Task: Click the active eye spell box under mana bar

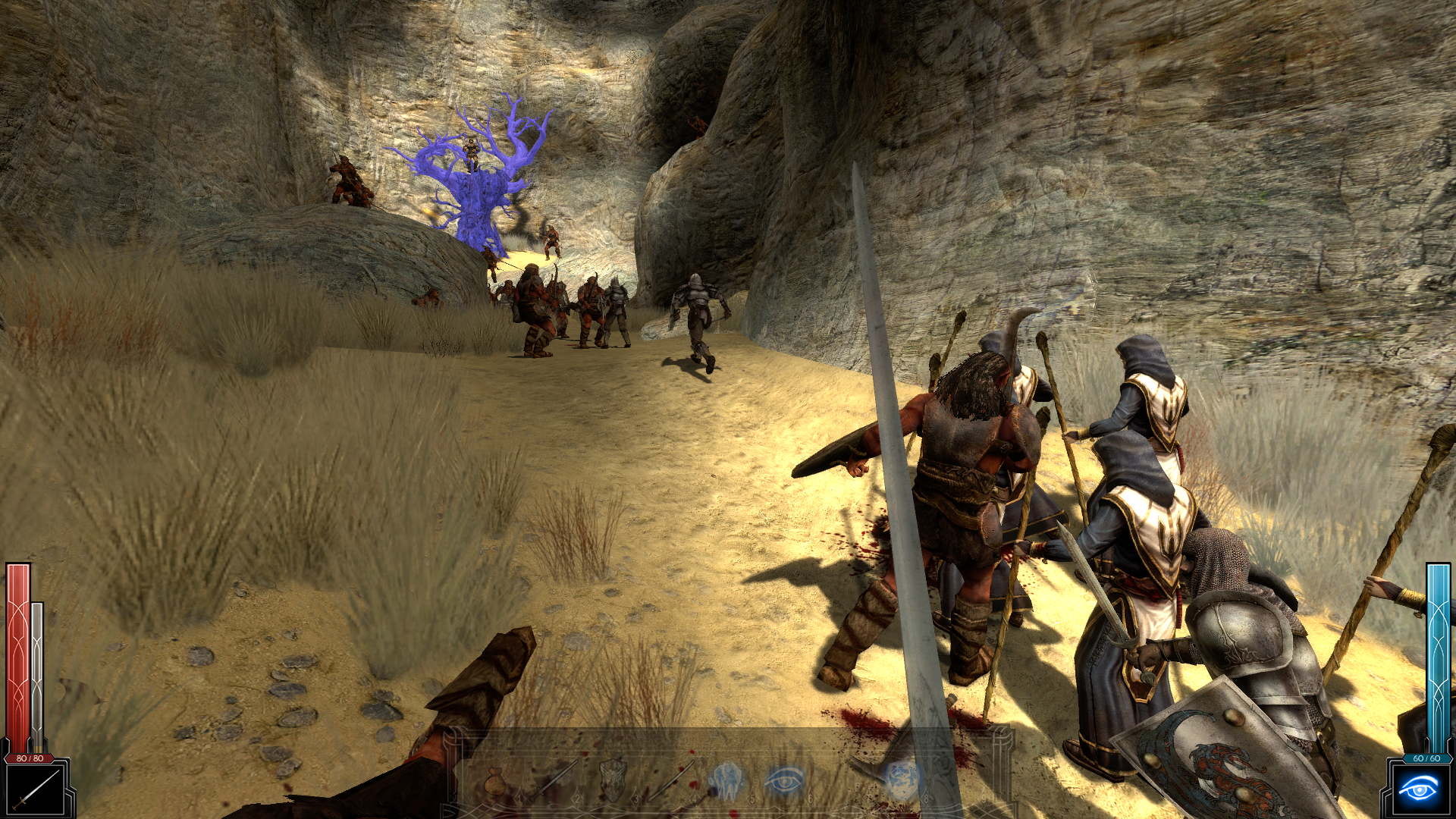Action: point(1417,789)
